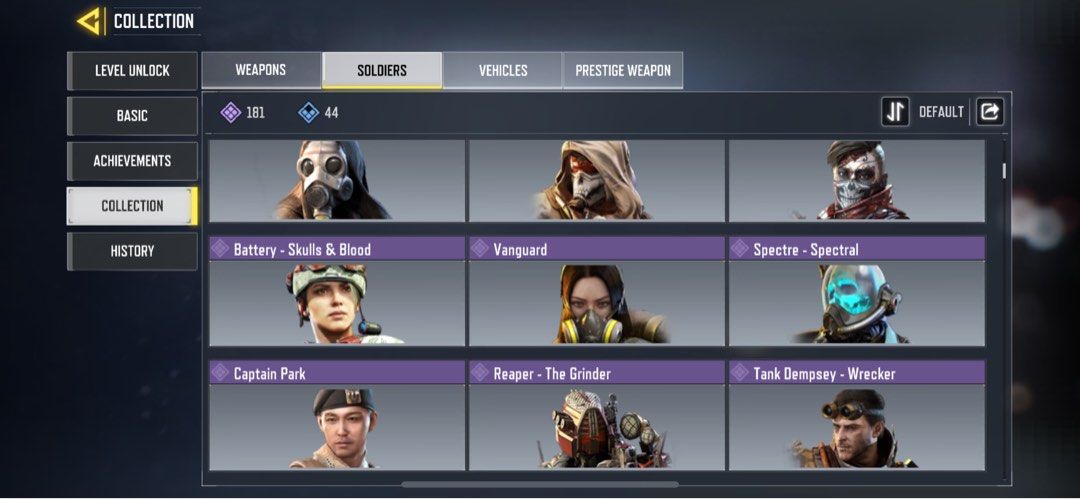This screenshot has width=1080, height=499.
Task: Select Tank Dempsey - Wrecker soldier
Action: pos(857,416)
